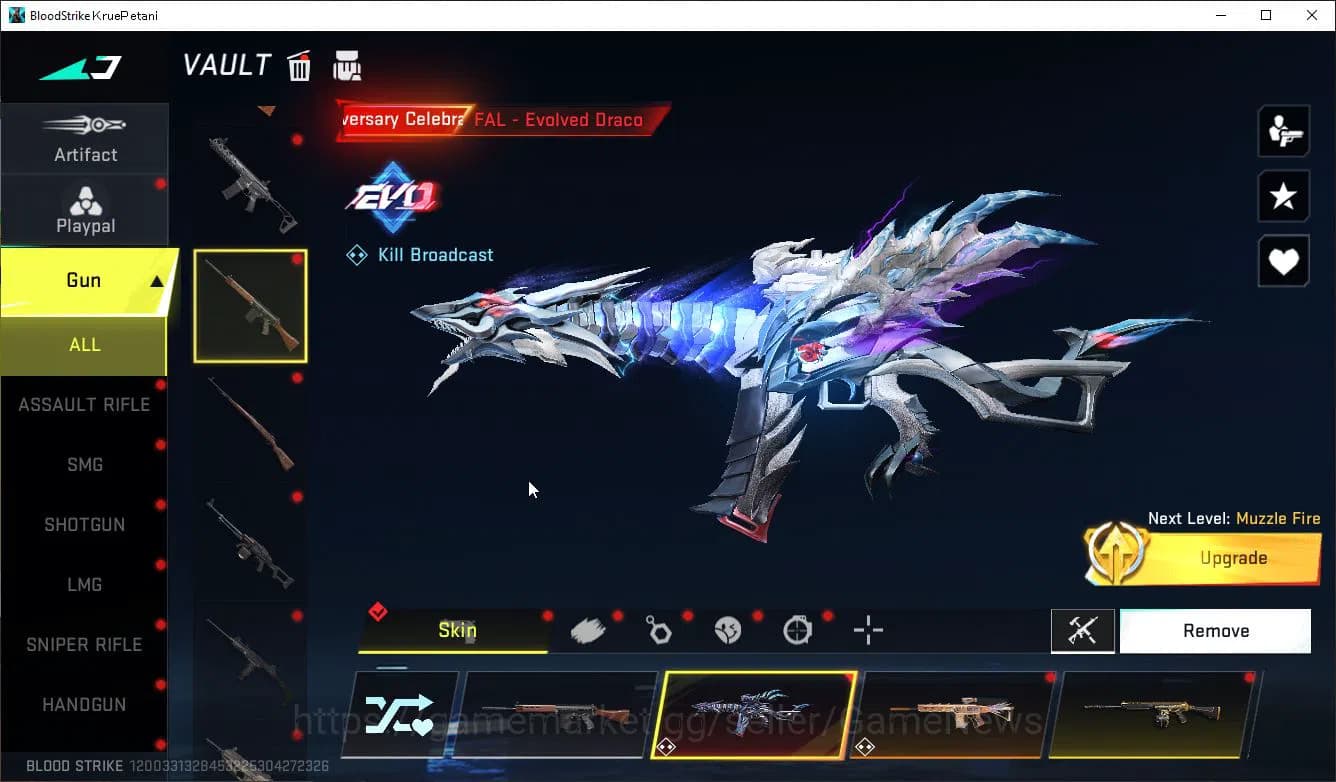
Task: Select the charm attachment icon
Action: click(658, 629)
